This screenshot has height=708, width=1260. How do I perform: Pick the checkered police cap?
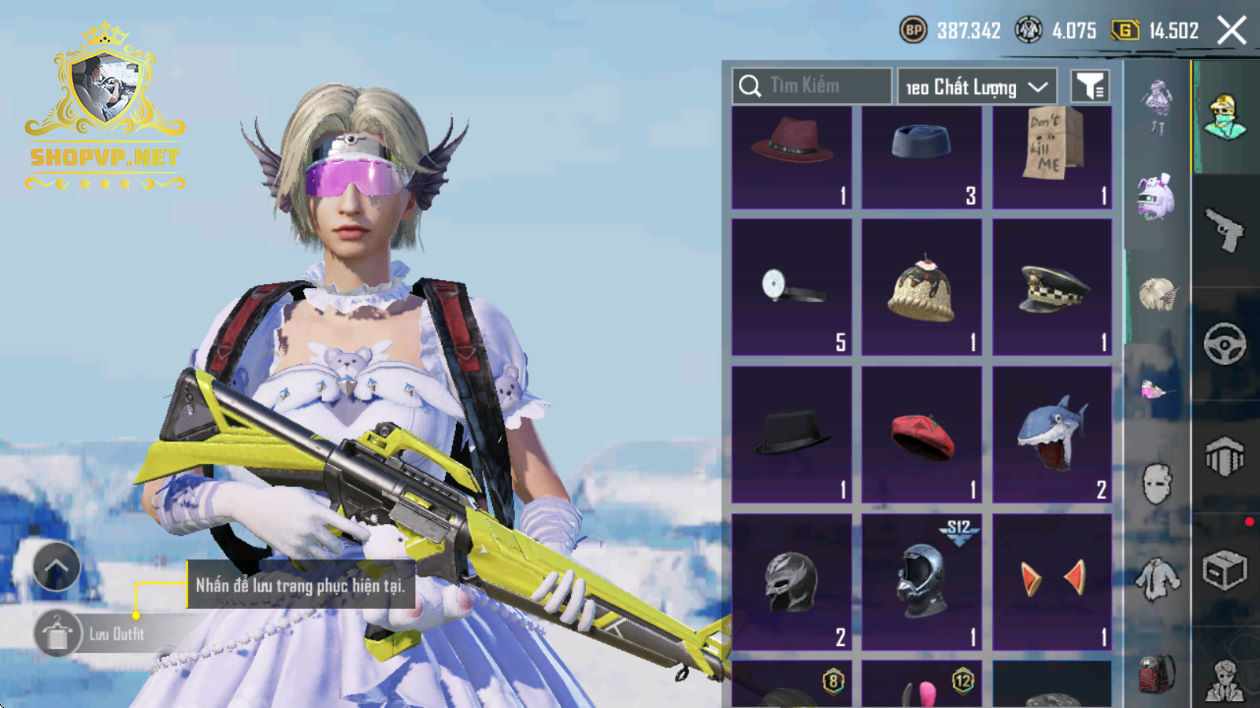click(x=1052, y=287)
